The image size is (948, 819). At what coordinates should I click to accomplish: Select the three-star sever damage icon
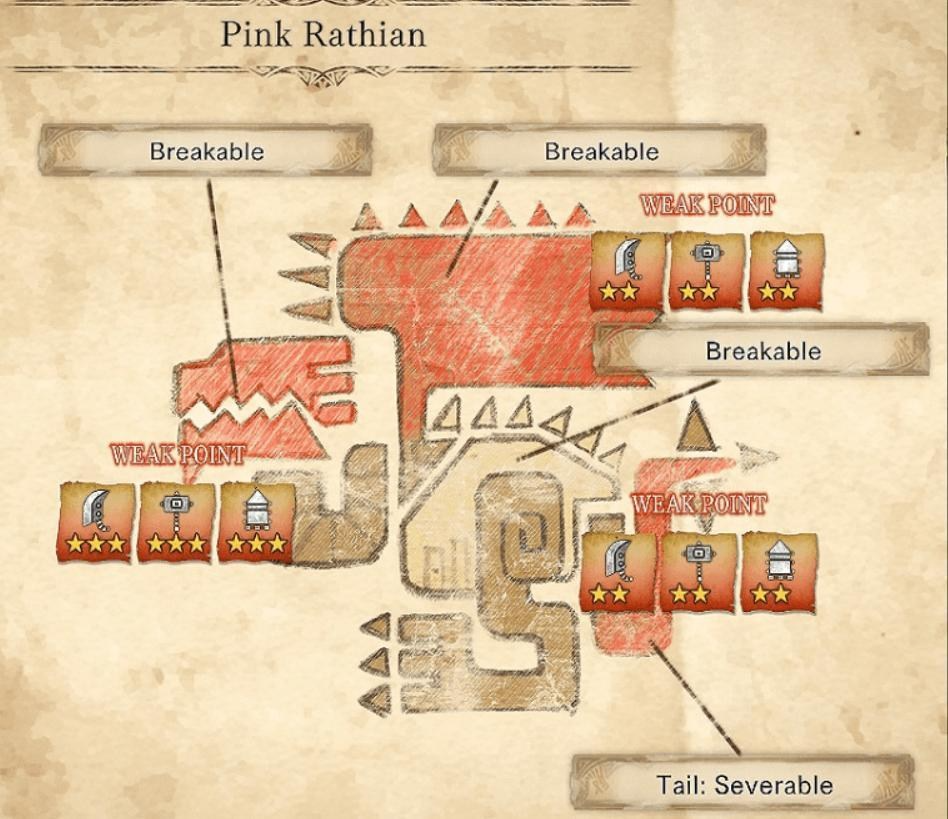[96, 520]
